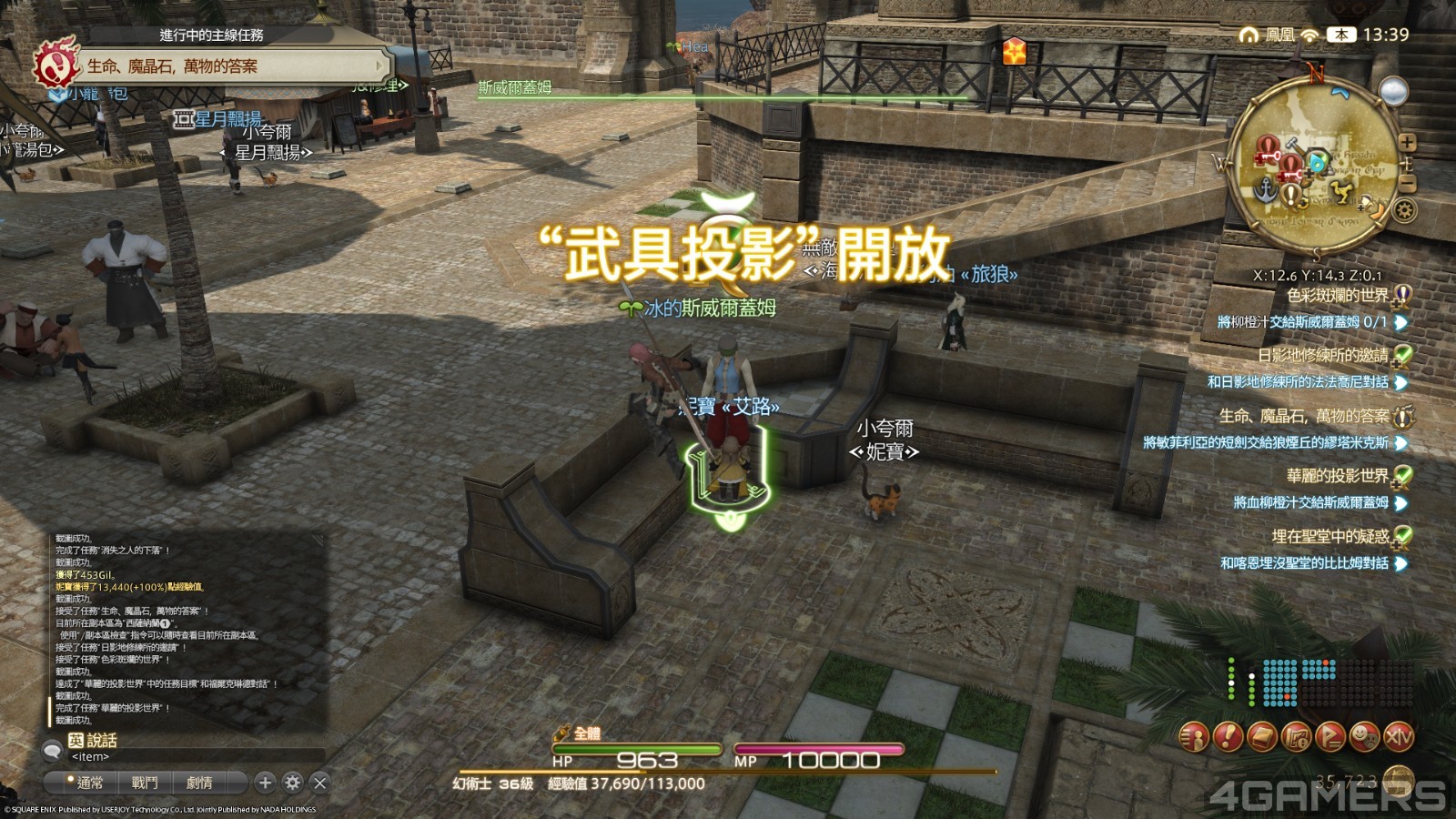Zoom in the minimap with the plus button
The height and width of the screenshot is (819, 1456).
click(1408, 142)
